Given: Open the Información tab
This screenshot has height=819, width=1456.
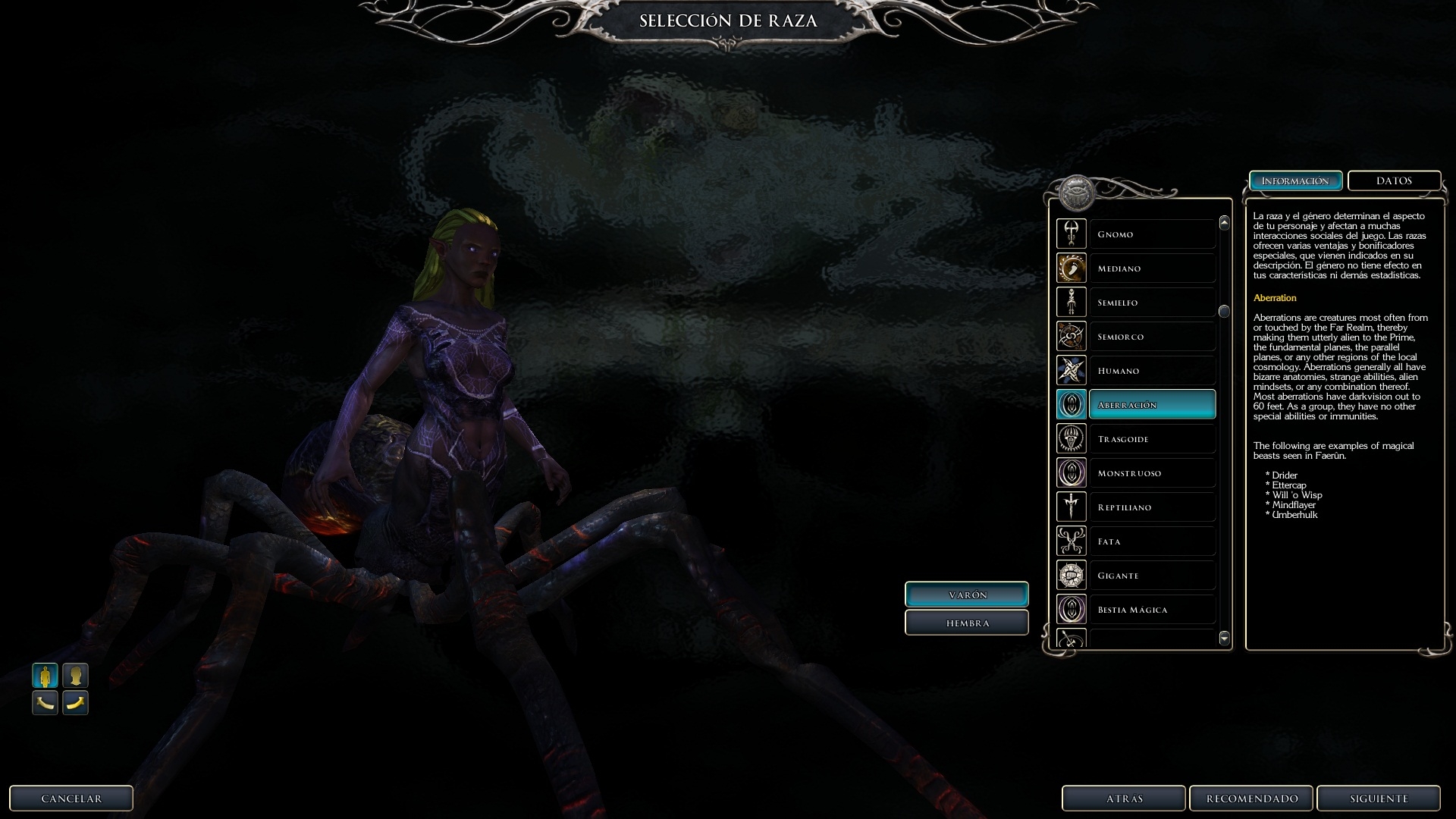Looking at the screenshot, I should pyautogui.click(x=1295, y=181).
